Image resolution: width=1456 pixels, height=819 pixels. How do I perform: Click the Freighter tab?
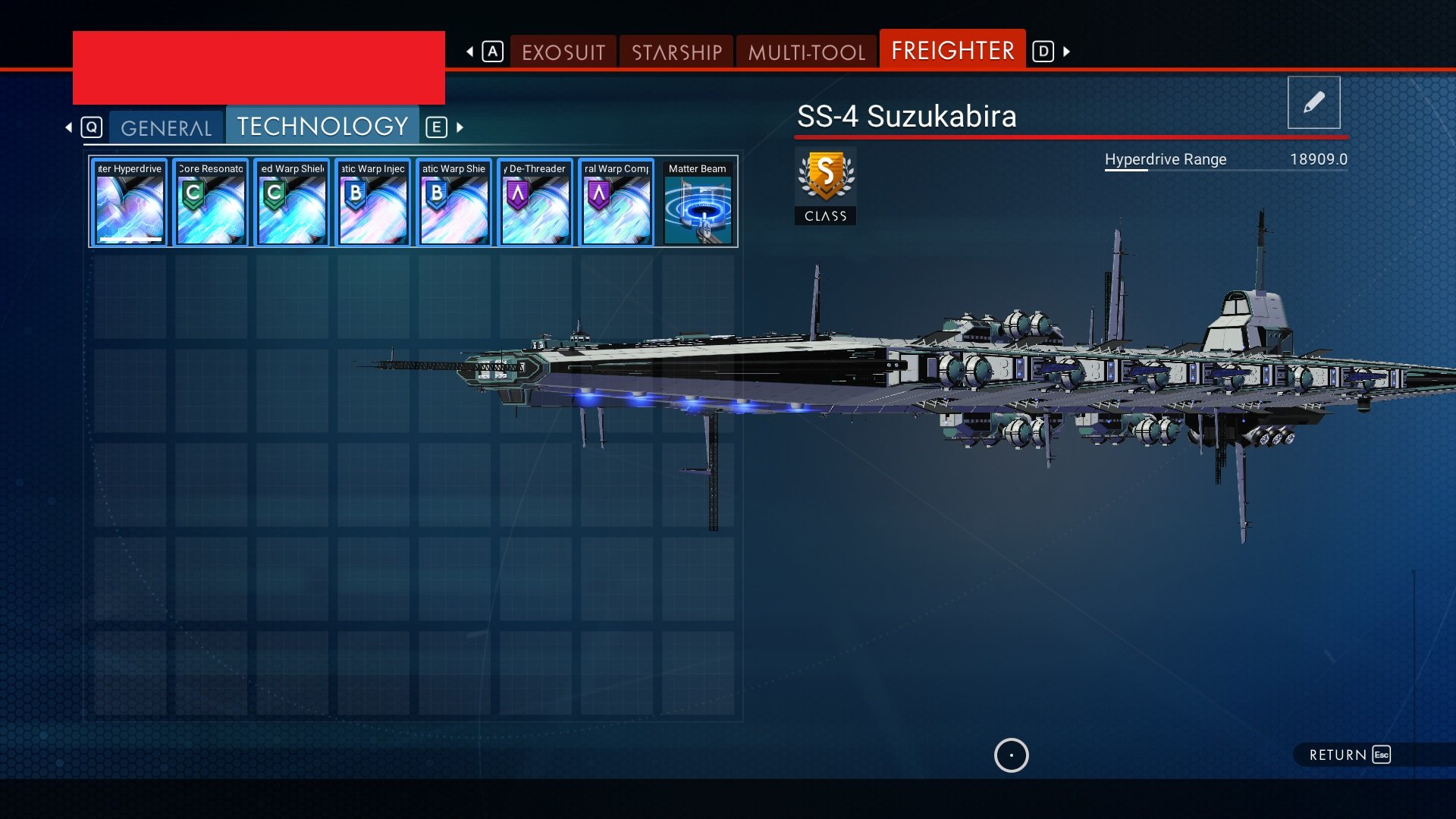click(x=952, y=50)
